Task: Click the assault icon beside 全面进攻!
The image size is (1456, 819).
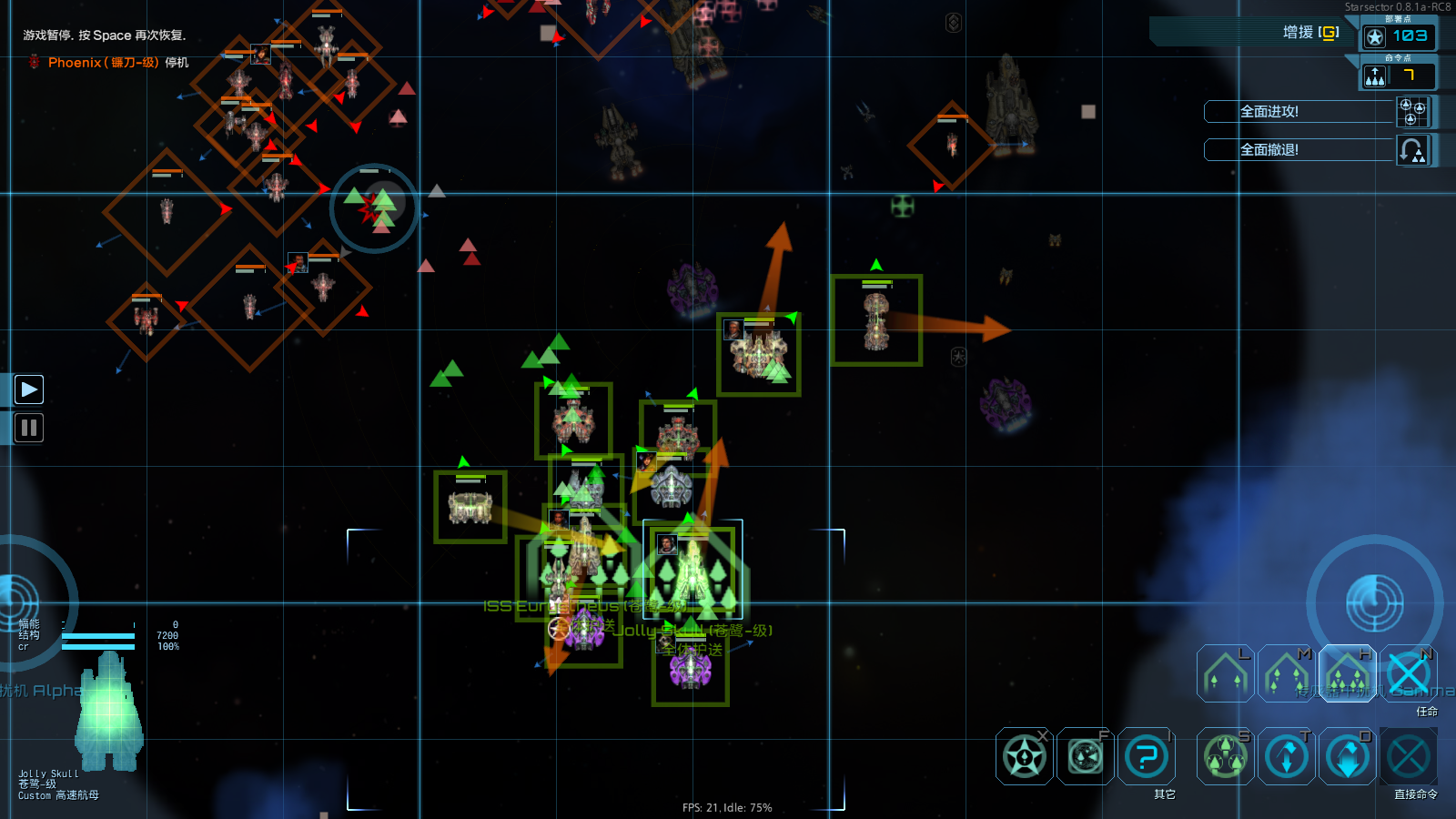Action: pos(1414,111)
